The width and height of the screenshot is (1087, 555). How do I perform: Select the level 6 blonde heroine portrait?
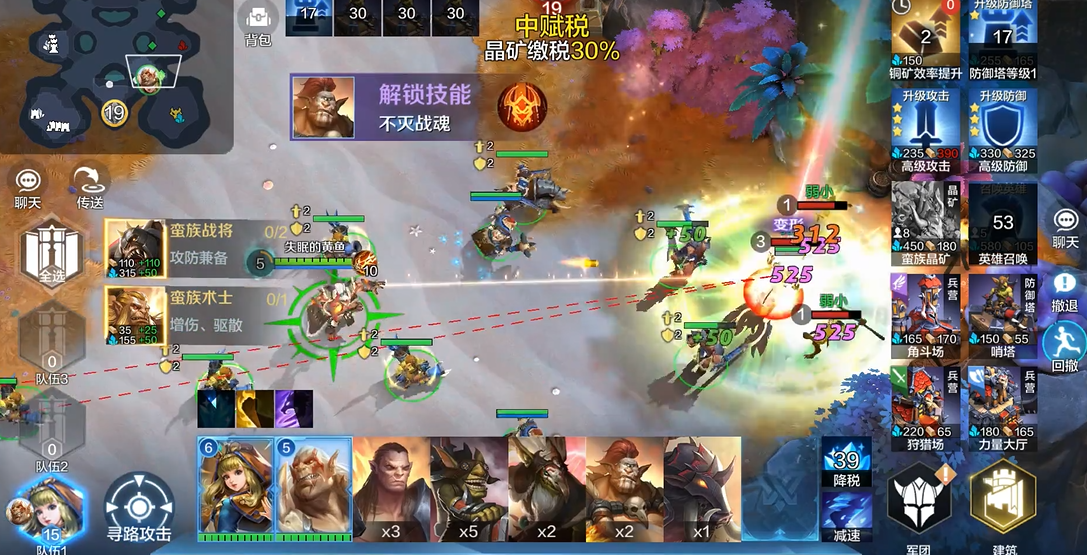coord(235,489)
